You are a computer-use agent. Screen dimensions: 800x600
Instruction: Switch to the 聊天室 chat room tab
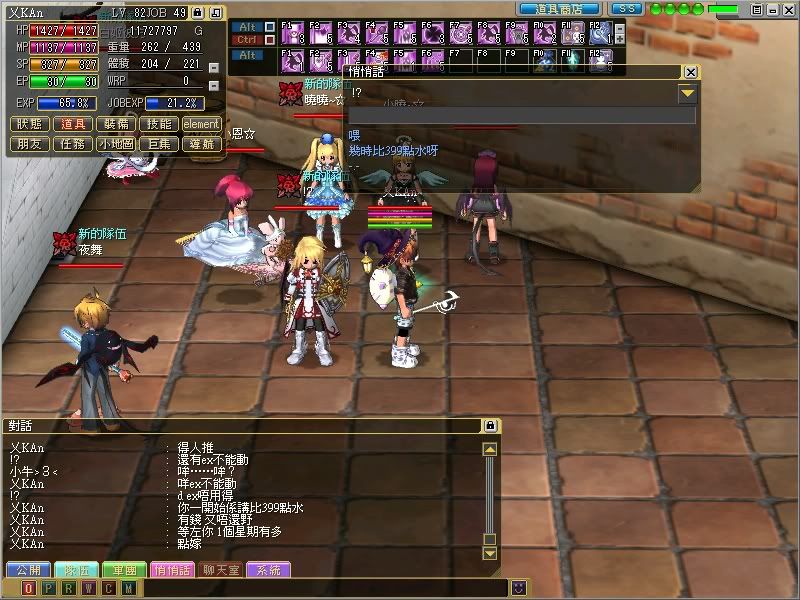pos(219,570)
